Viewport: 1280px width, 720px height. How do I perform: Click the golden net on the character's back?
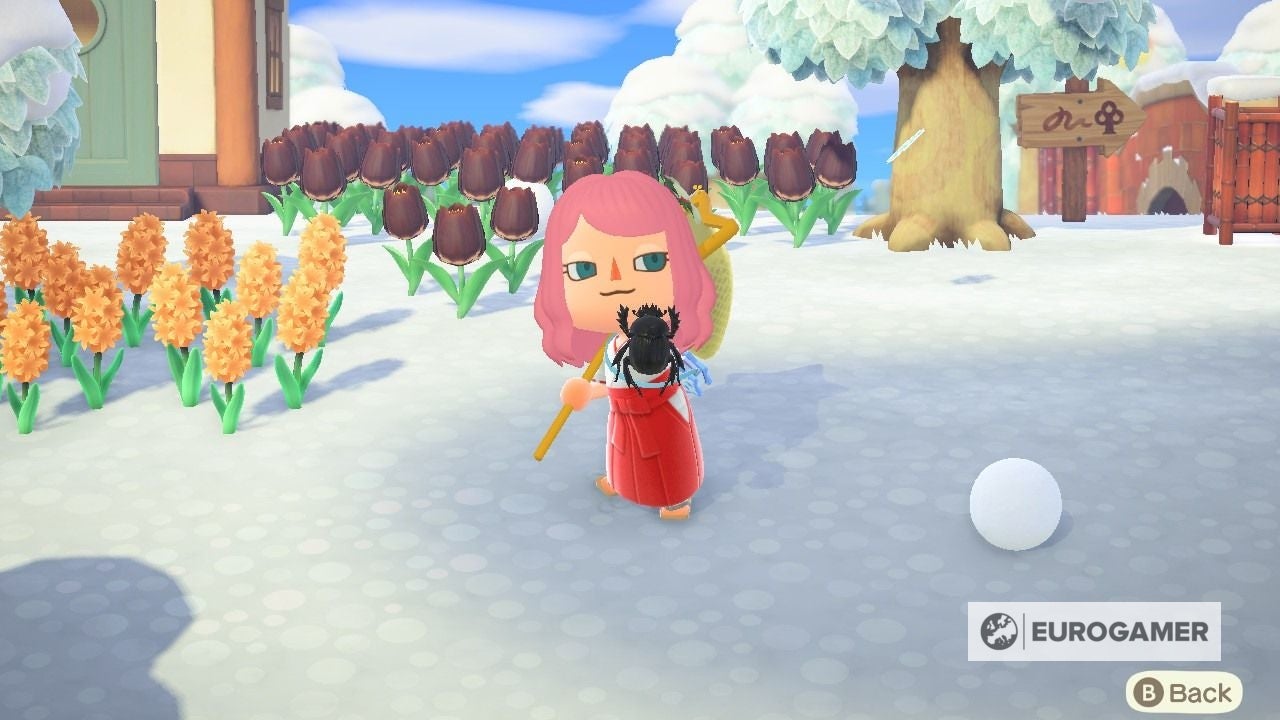coord(720,250)
